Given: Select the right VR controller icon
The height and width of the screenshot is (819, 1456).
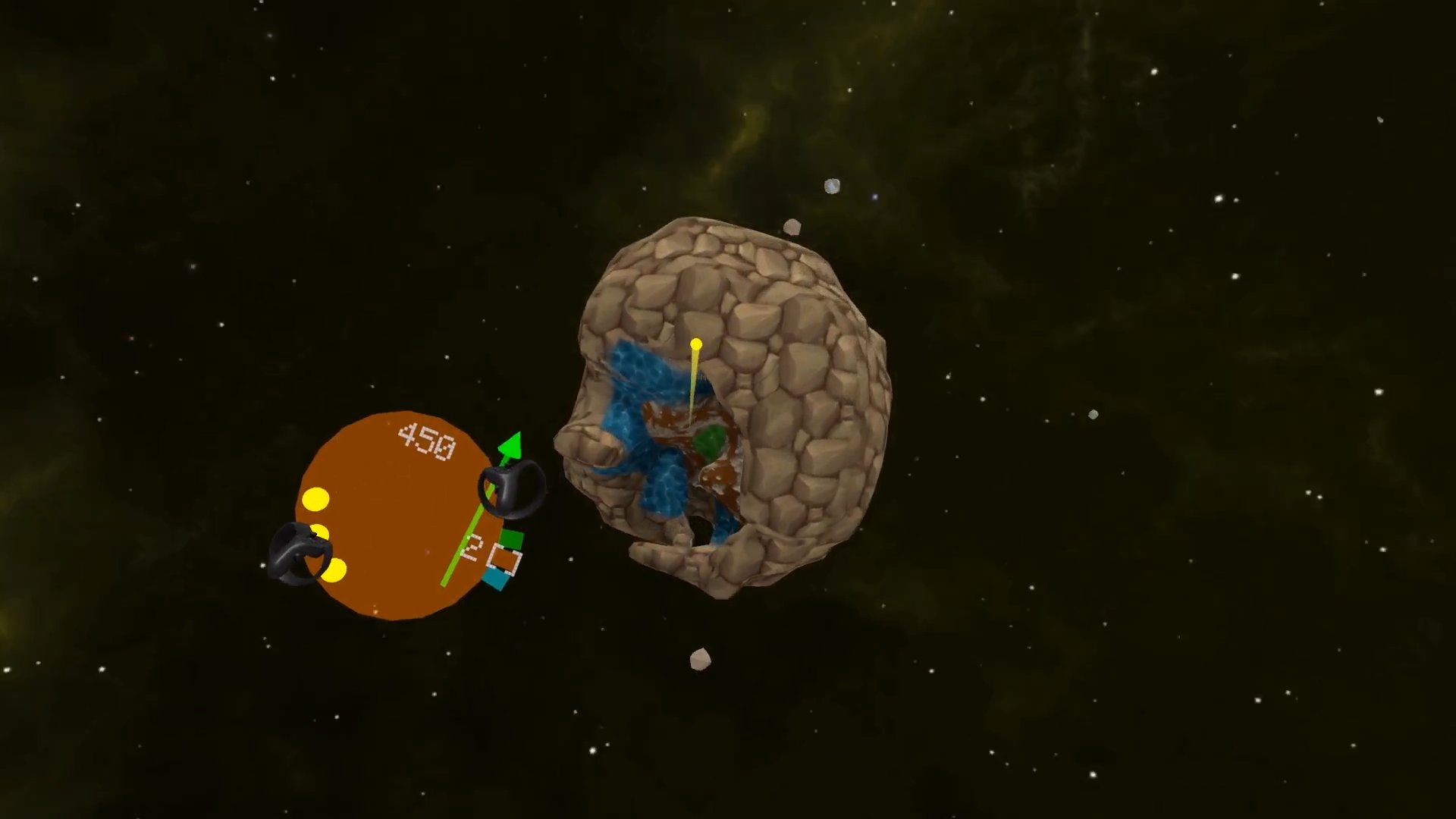Looking at the screenshot, I should point(510,493).
